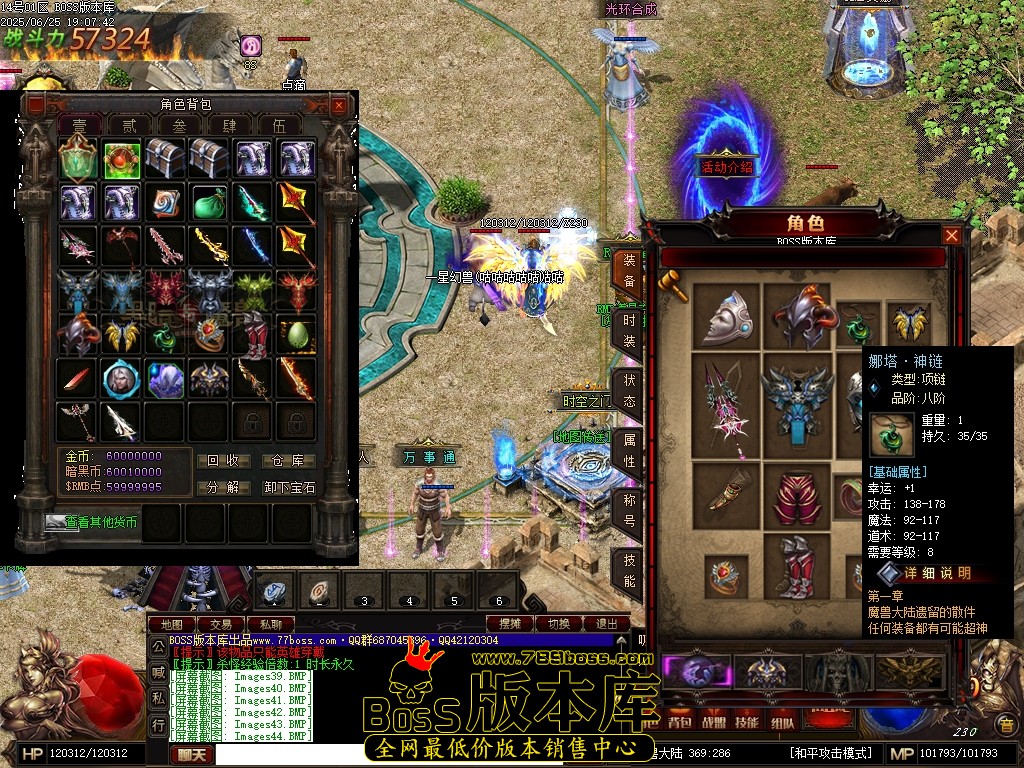Close the character backpack window
Image resolution: width=1024 pixels, height=768 pixels.
click(339, 105)
